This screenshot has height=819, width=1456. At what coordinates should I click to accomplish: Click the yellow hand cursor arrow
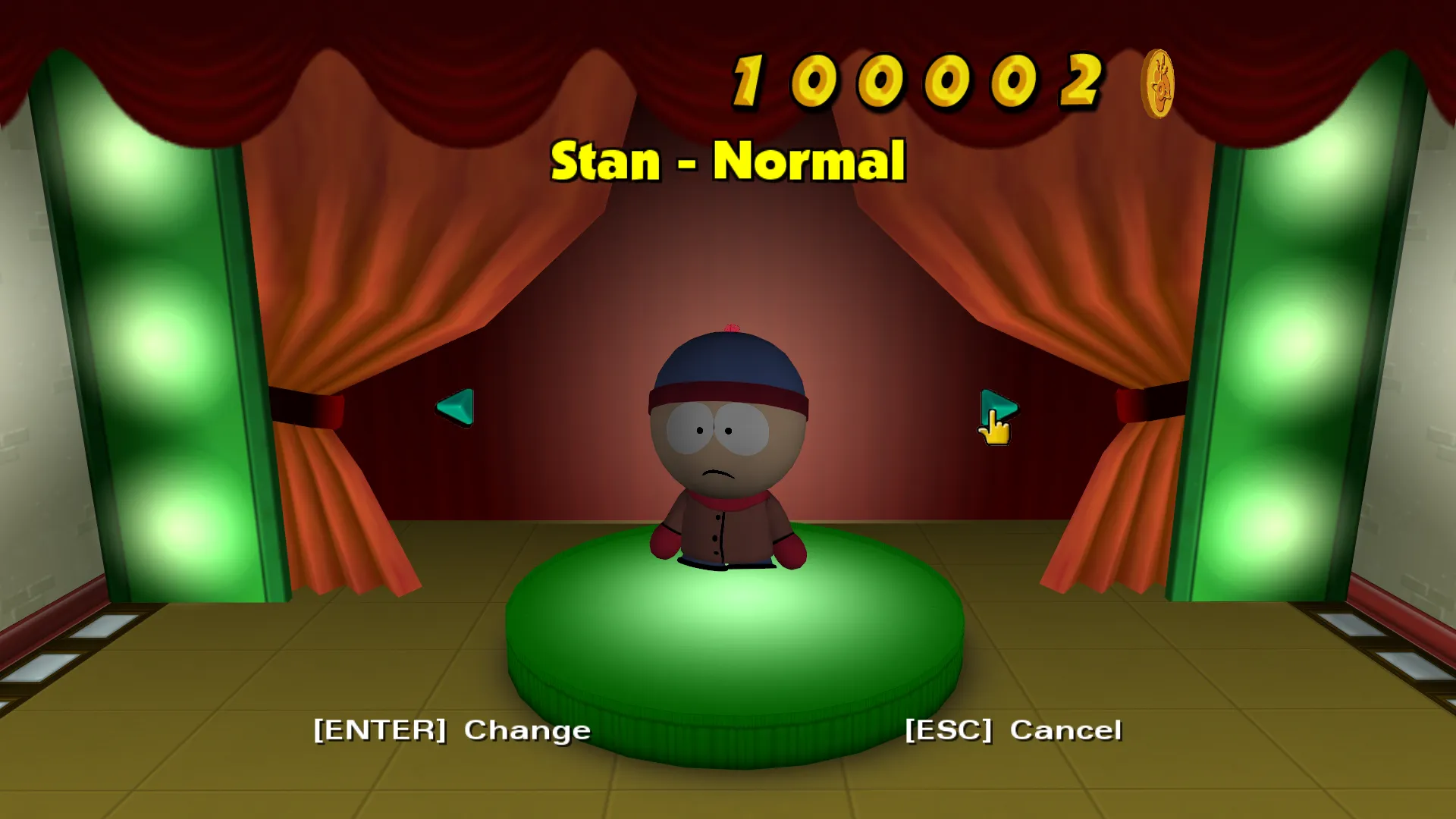993,428
